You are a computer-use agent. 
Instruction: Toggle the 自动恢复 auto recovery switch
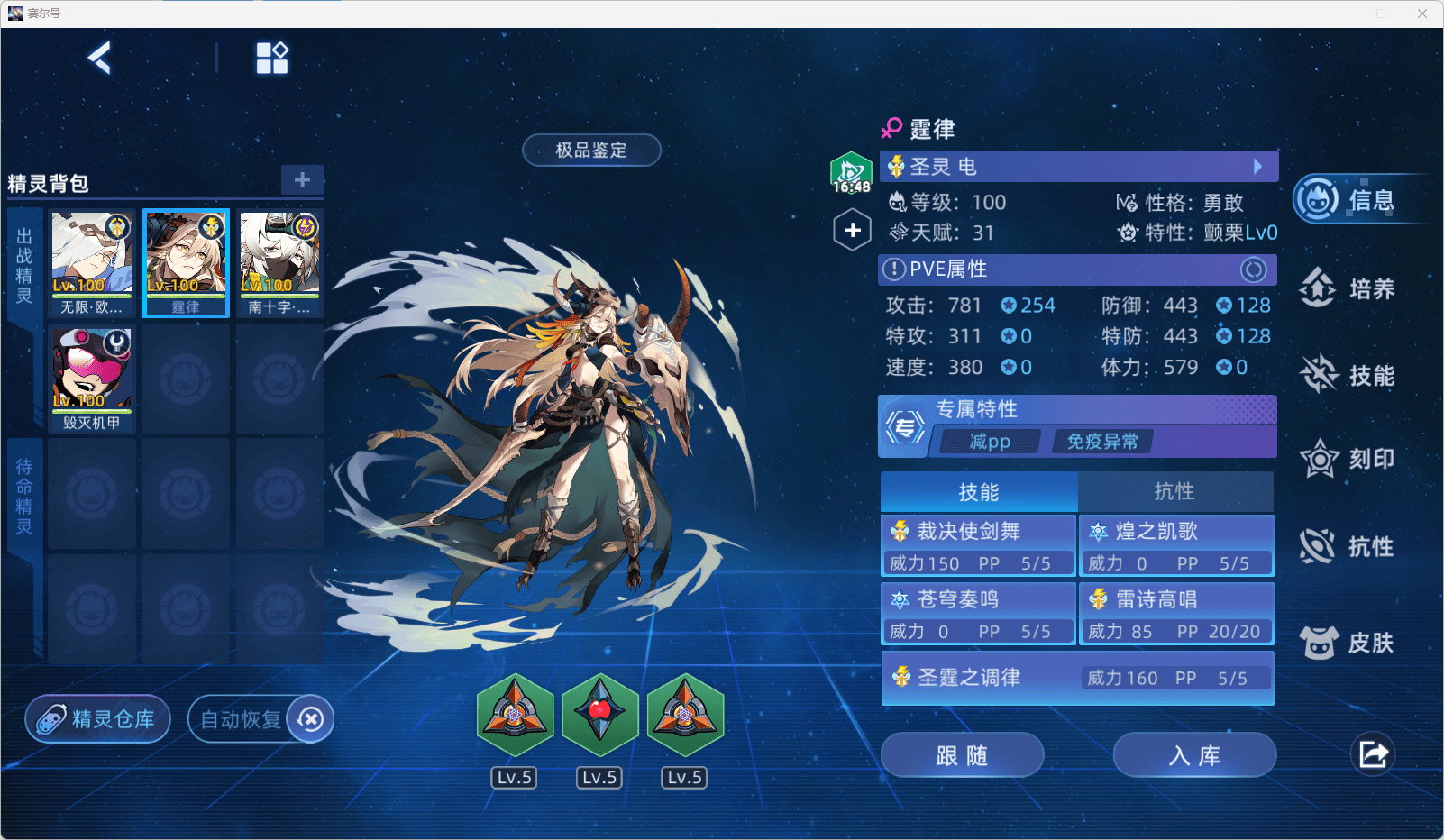point(310,719)
